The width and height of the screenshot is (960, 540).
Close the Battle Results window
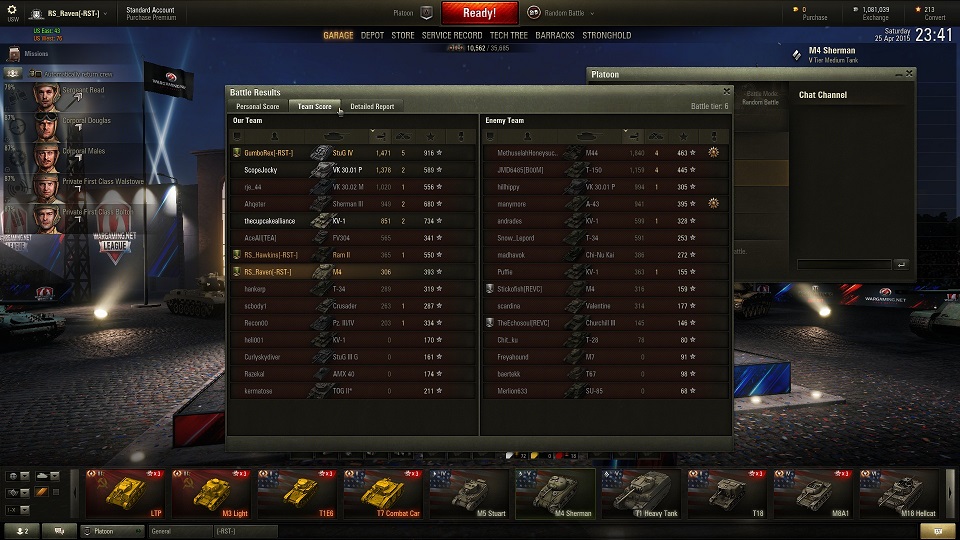727,91
